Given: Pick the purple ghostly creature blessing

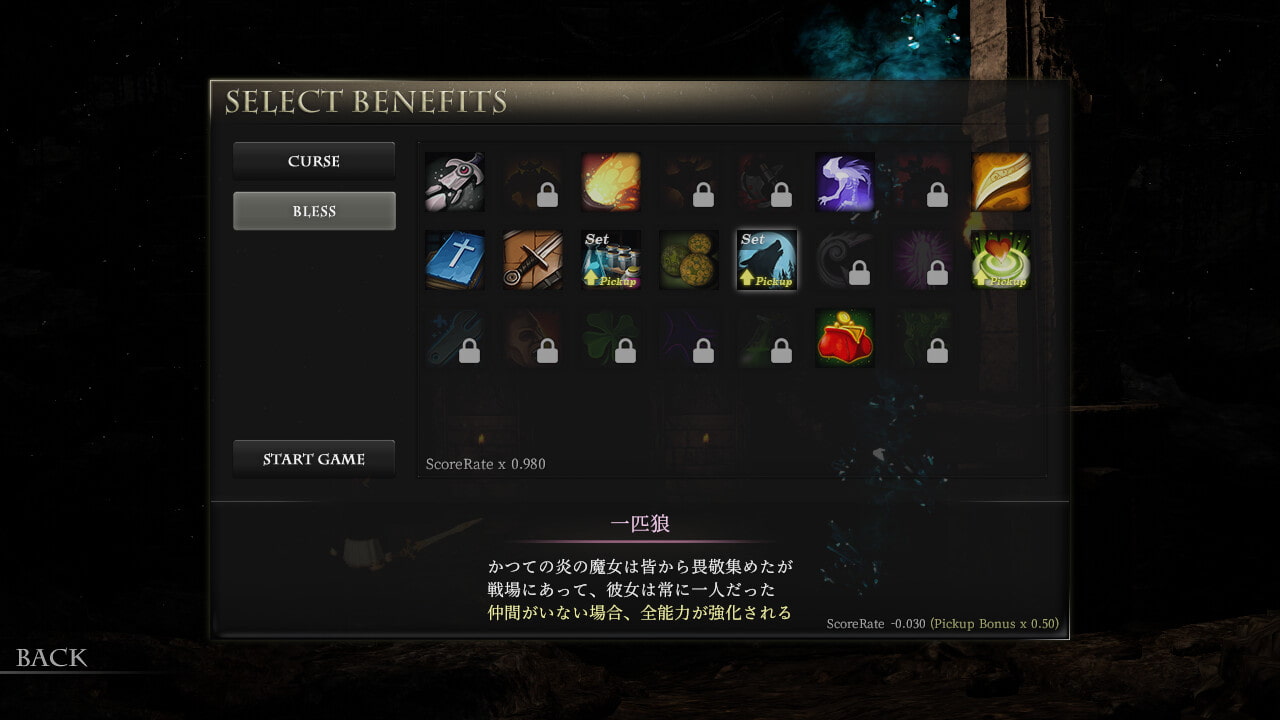Looking at the screenshot, I should pos(845,182).
